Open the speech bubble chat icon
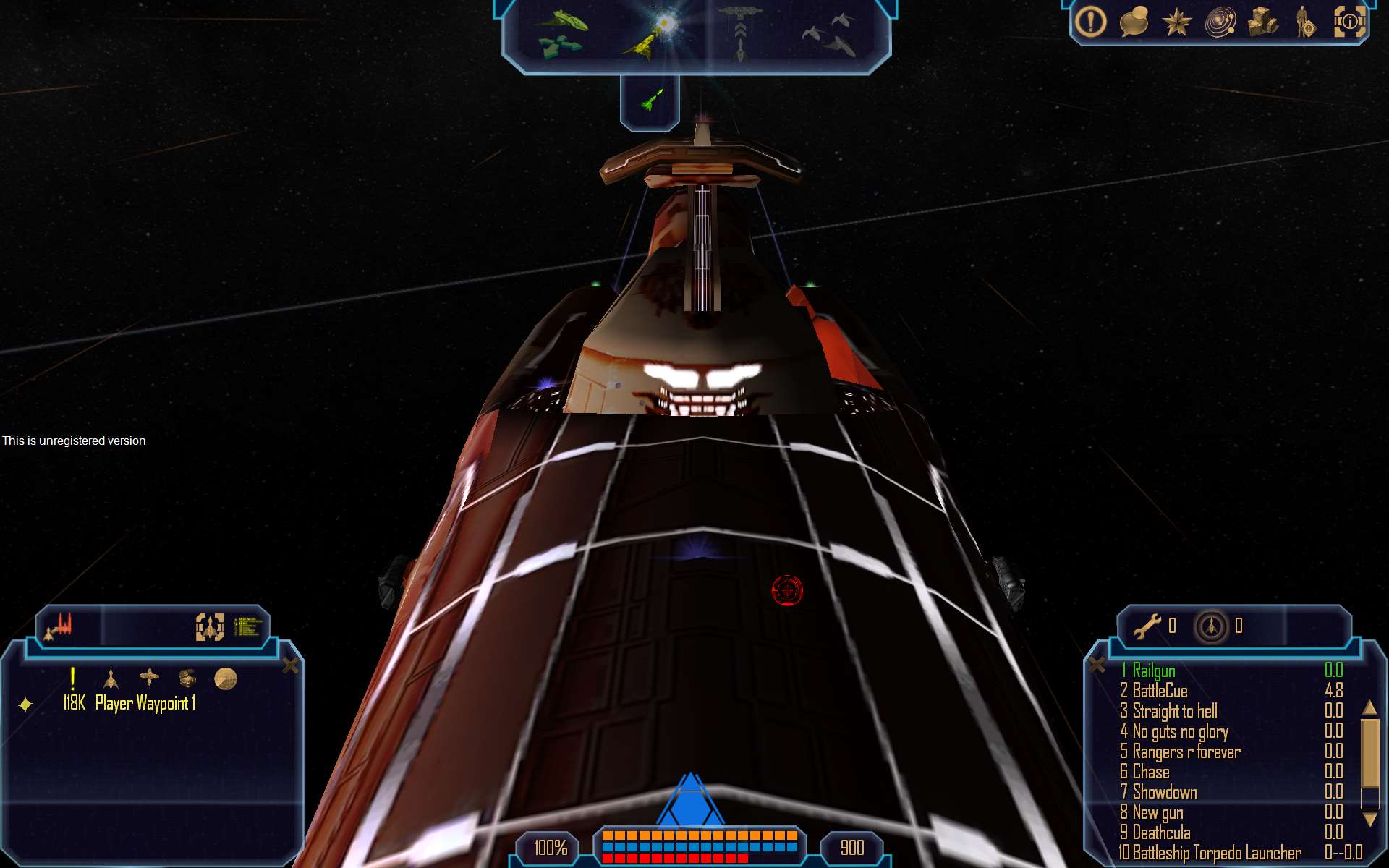Image resolution: width=1389 pixels, height=868 pixels. tap(1134, 22)
